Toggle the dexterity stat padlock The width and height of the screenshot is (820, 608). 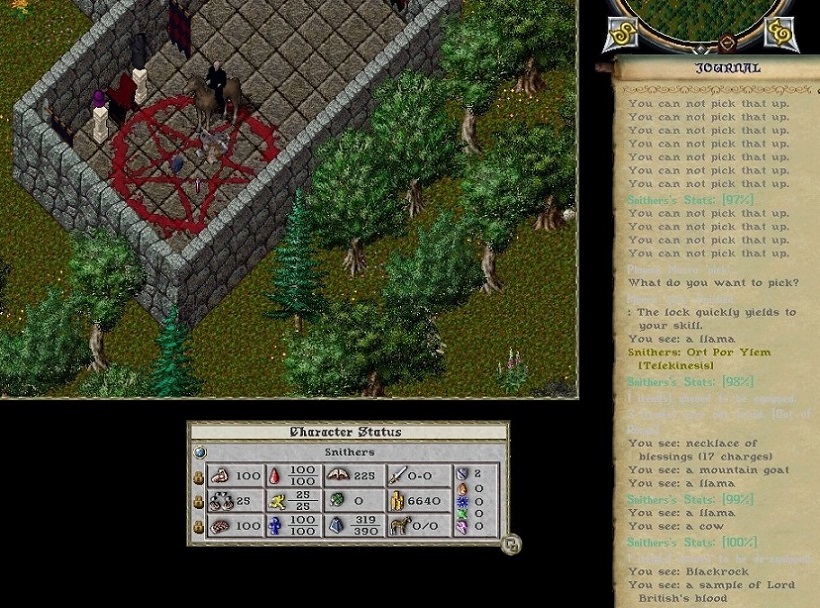(x=198, y=499)
